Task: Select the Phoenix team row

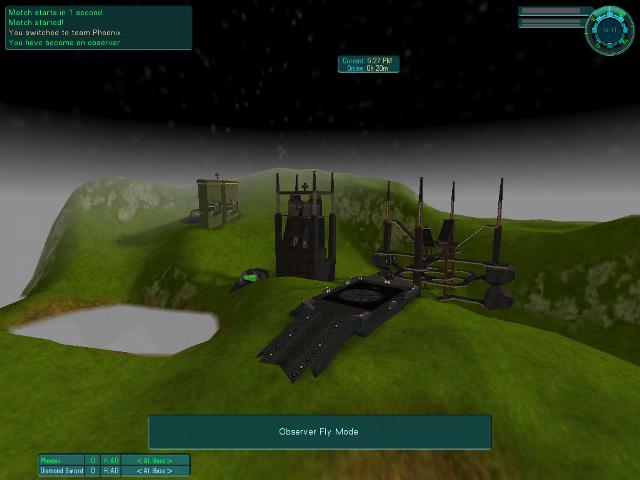Action: coord(113,460)
